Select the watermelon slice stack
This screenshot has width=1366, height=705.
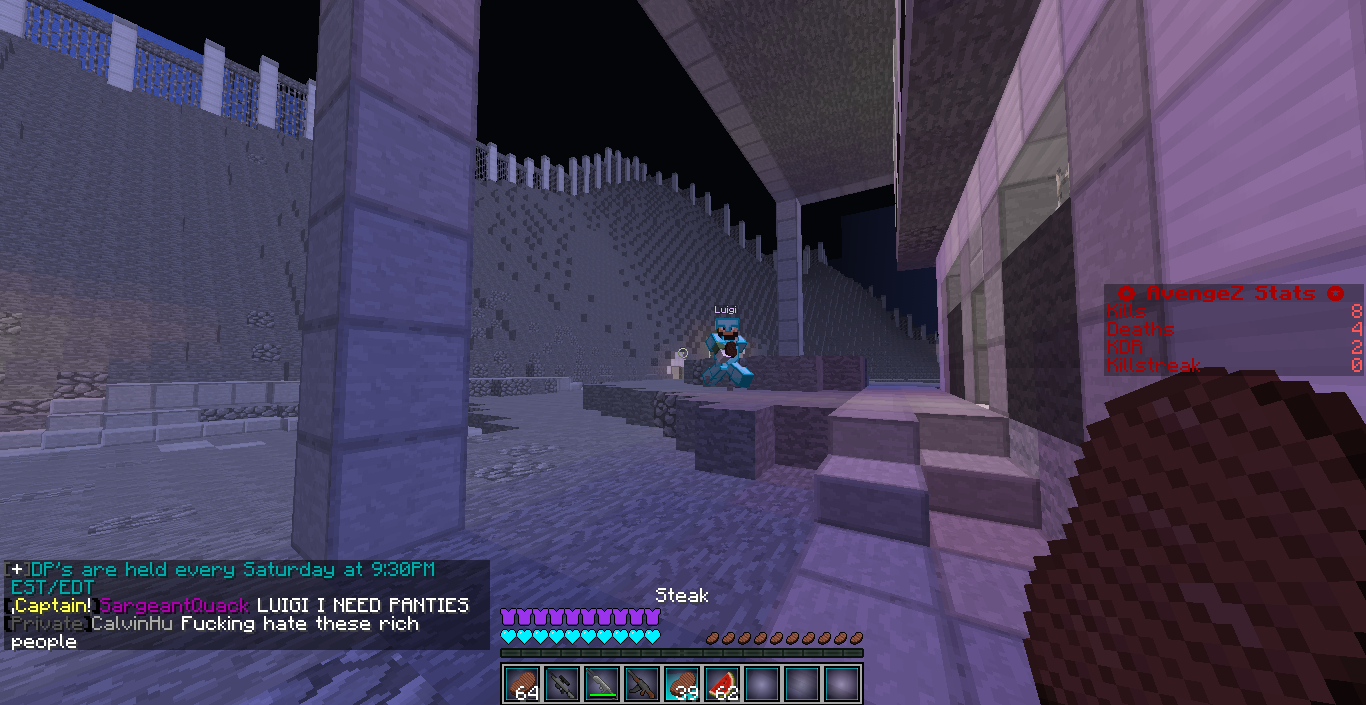tap(722, 684)
